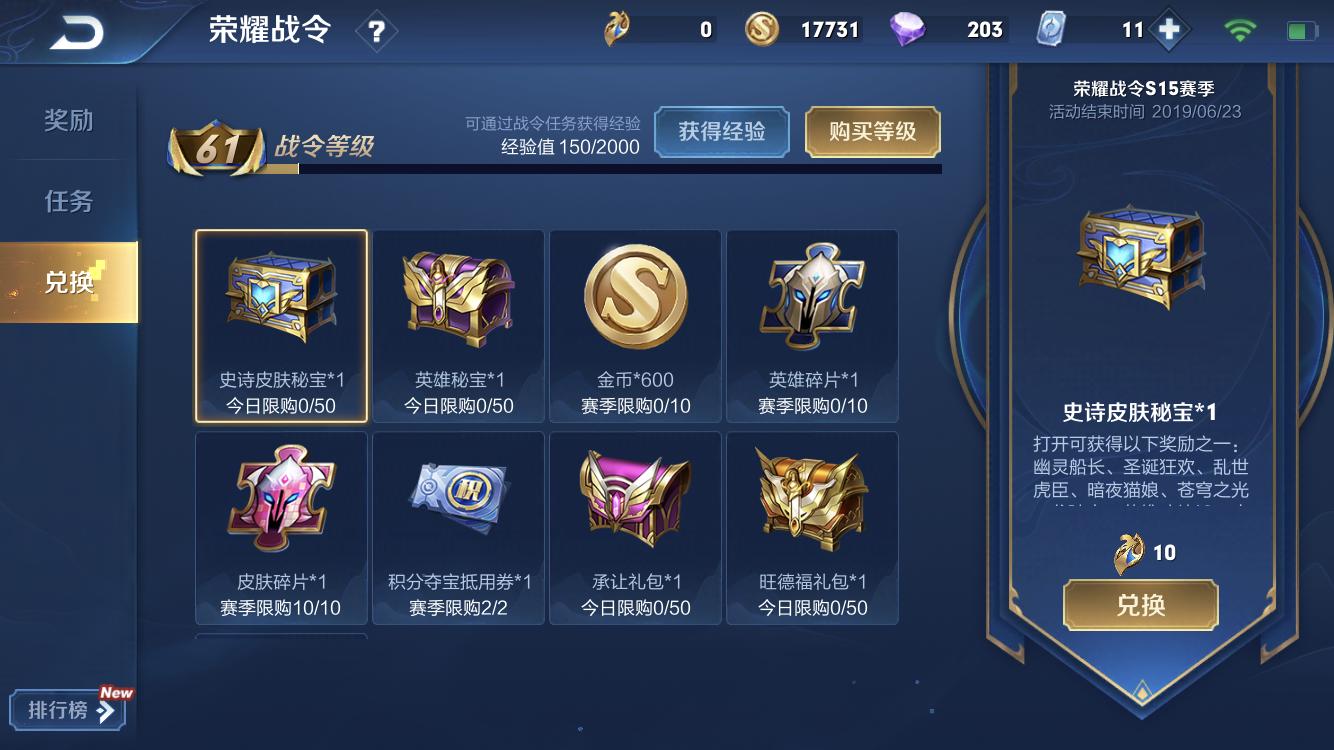Go back using the return arrow

coord(77,32)
